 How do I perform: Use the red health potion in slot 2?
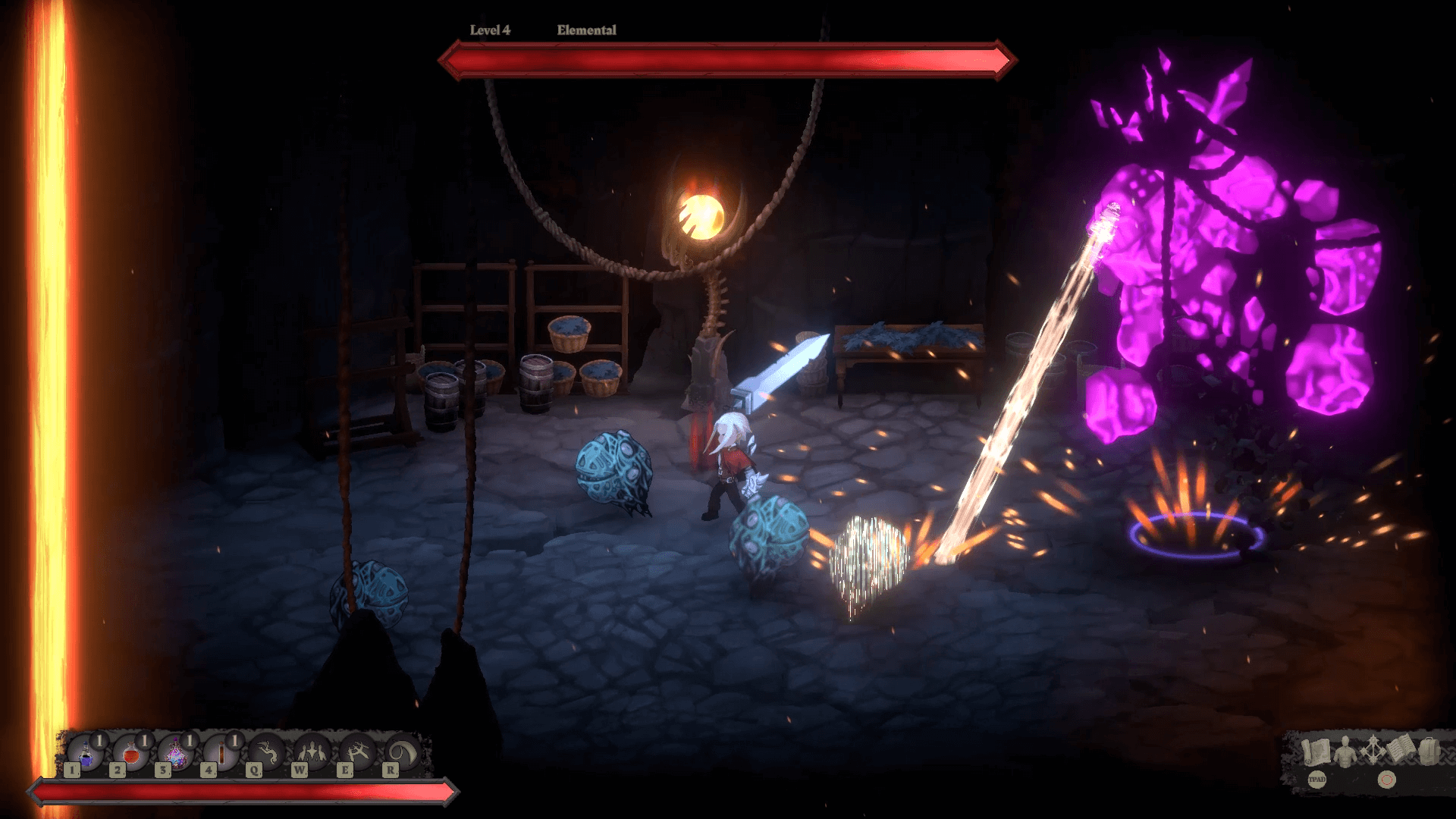[x=130, y=755]
